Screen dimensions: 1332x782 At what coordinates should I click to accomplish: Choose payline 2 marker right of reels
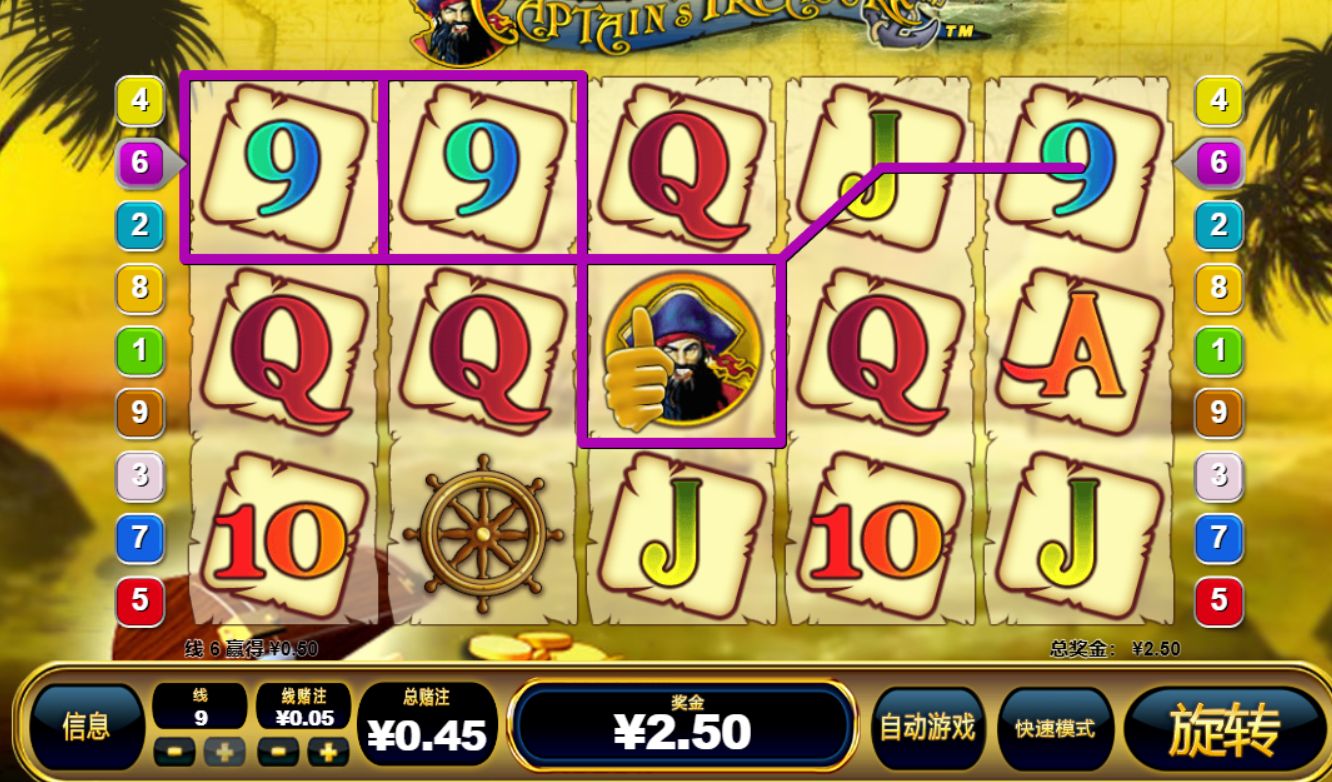1218,225
